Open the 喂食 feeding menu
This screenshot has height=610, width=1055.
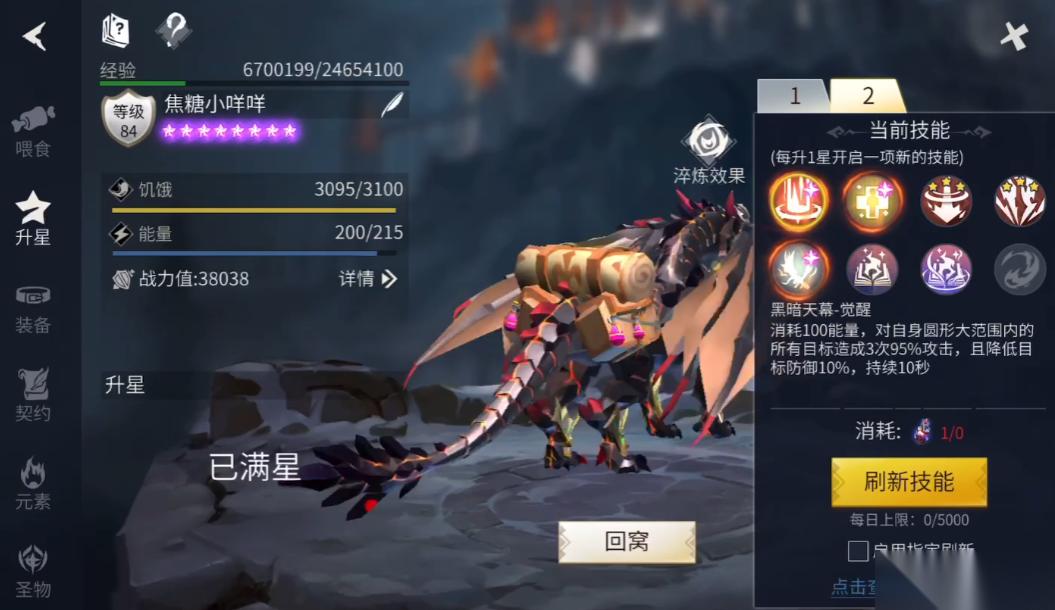pyautogui.click(x=33, y=131)
